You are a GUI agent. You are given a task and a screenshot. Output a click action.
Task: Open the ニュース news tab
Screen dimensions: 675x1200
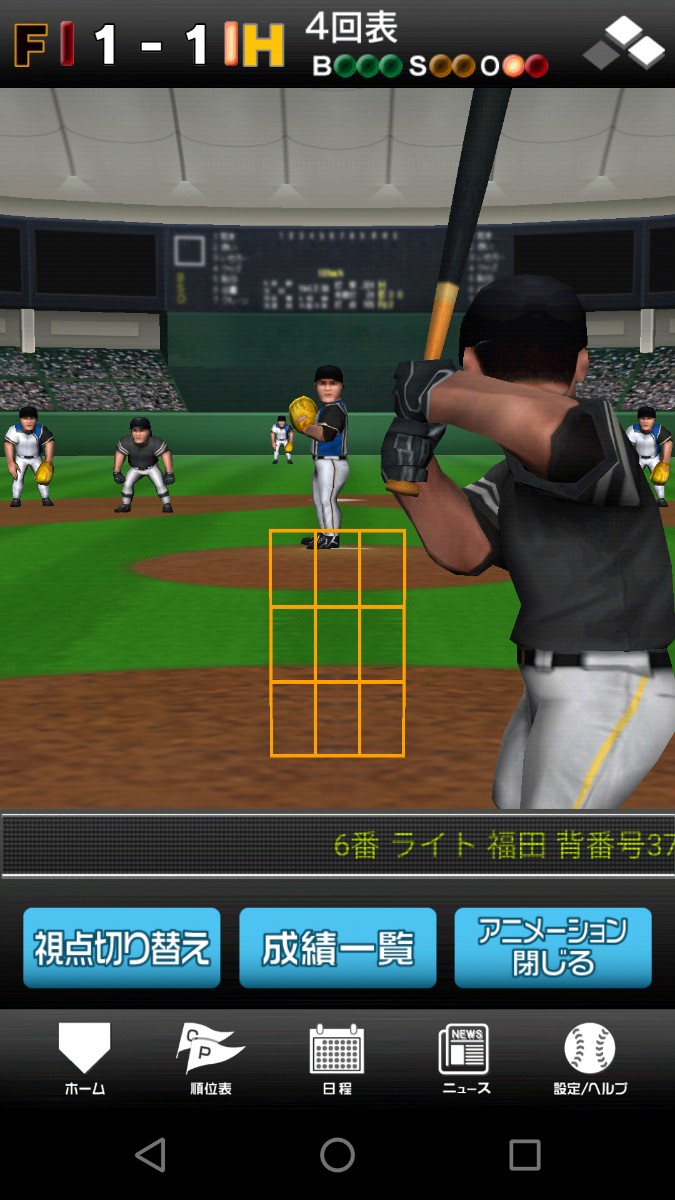point(465,1058)
